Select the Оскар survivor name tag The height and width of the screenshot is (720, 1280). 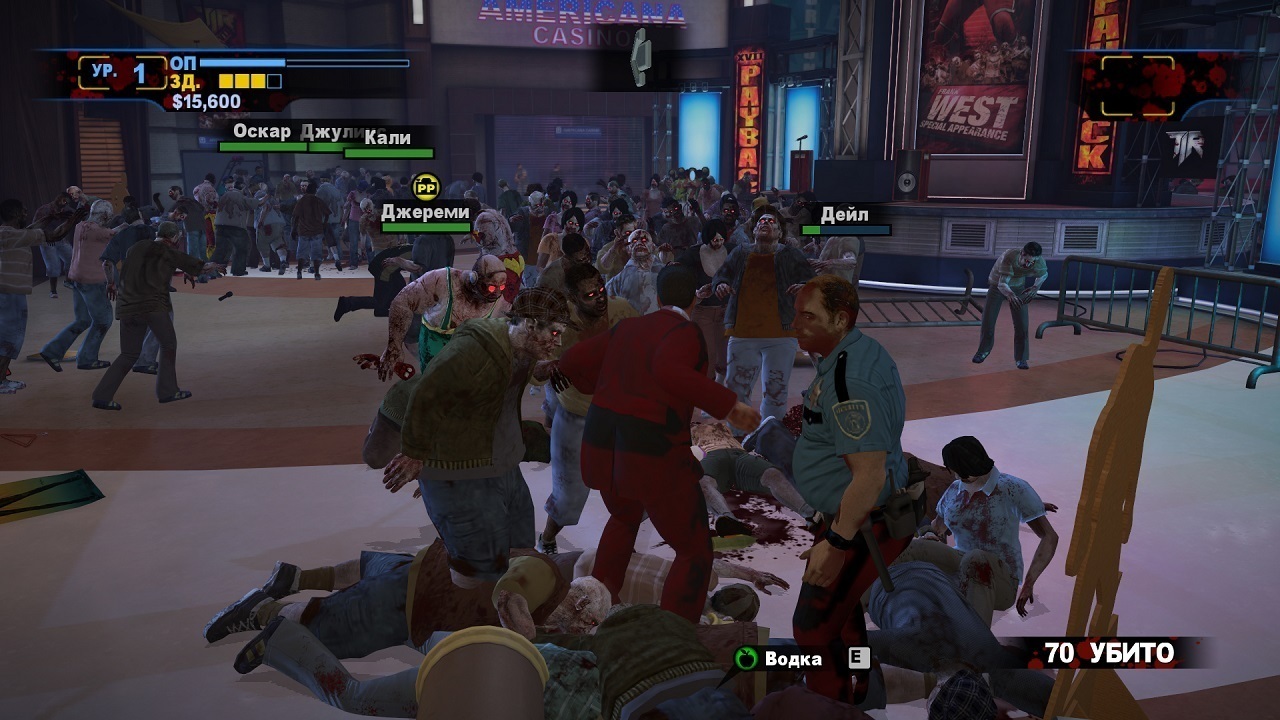click(262, 132)
